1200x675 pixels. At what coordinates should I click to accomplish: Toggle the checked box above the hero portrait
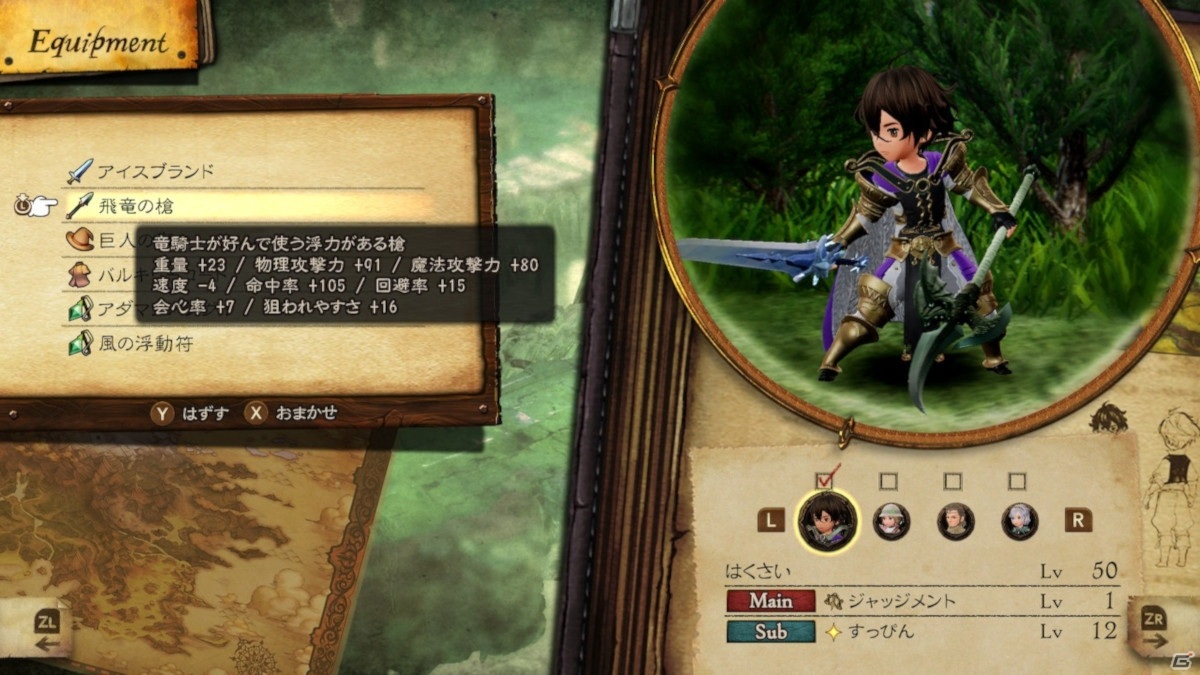pos(826,481)
